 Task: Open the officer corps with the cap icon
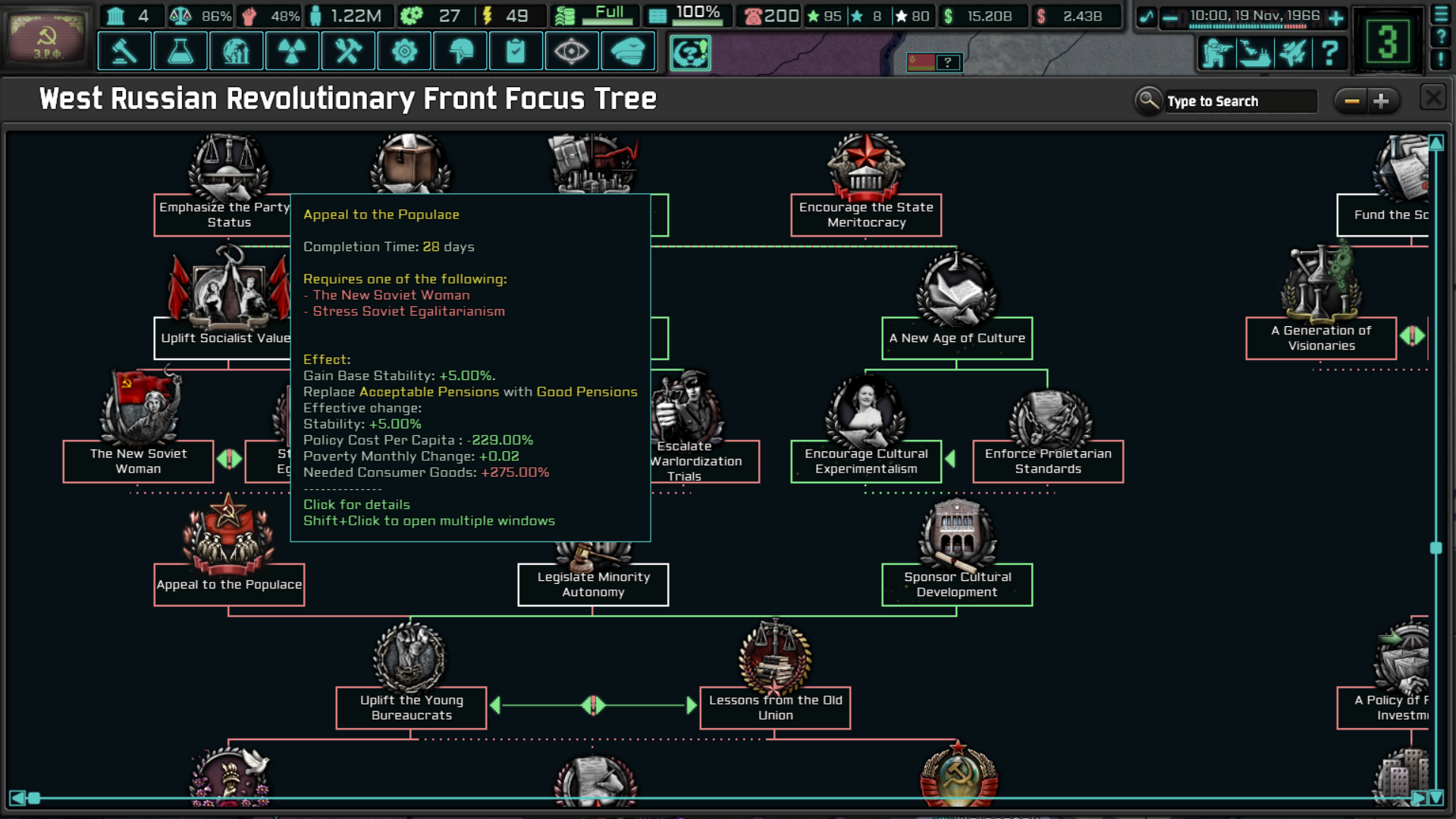click(x=629, y=52)
